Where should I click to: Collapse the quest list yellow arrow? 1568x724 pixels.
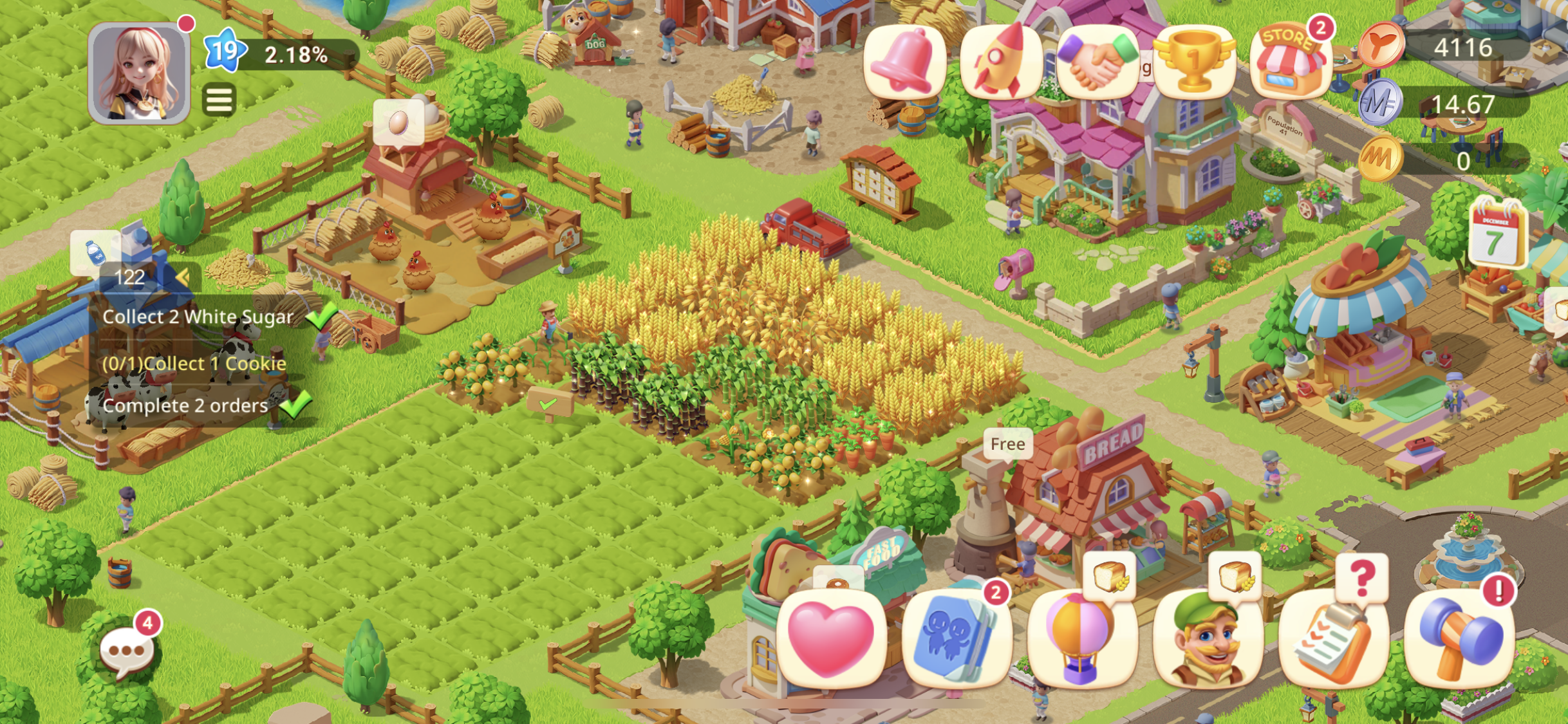(183, 277)
